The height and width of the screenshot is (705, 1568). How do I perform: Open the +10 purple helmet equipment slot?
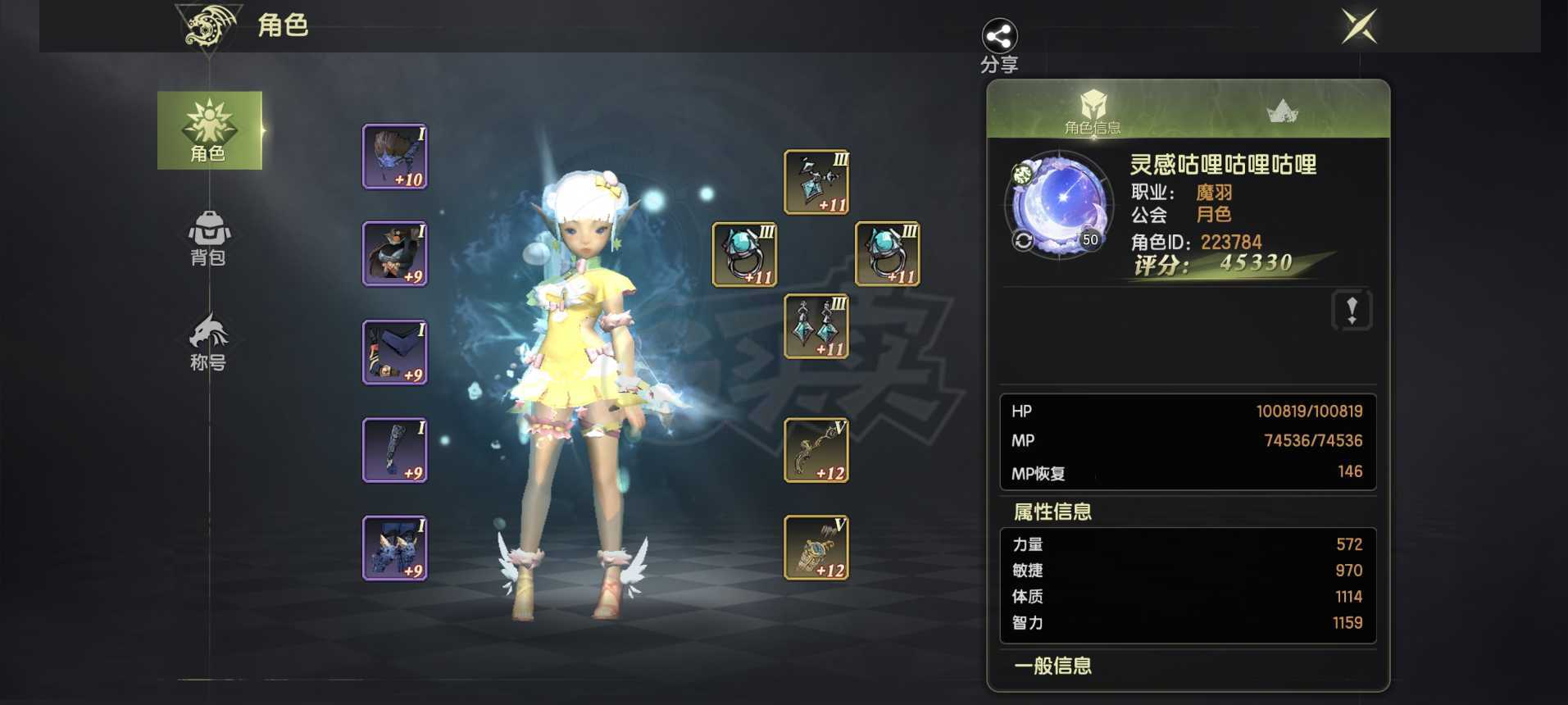(x=395, y=157)
